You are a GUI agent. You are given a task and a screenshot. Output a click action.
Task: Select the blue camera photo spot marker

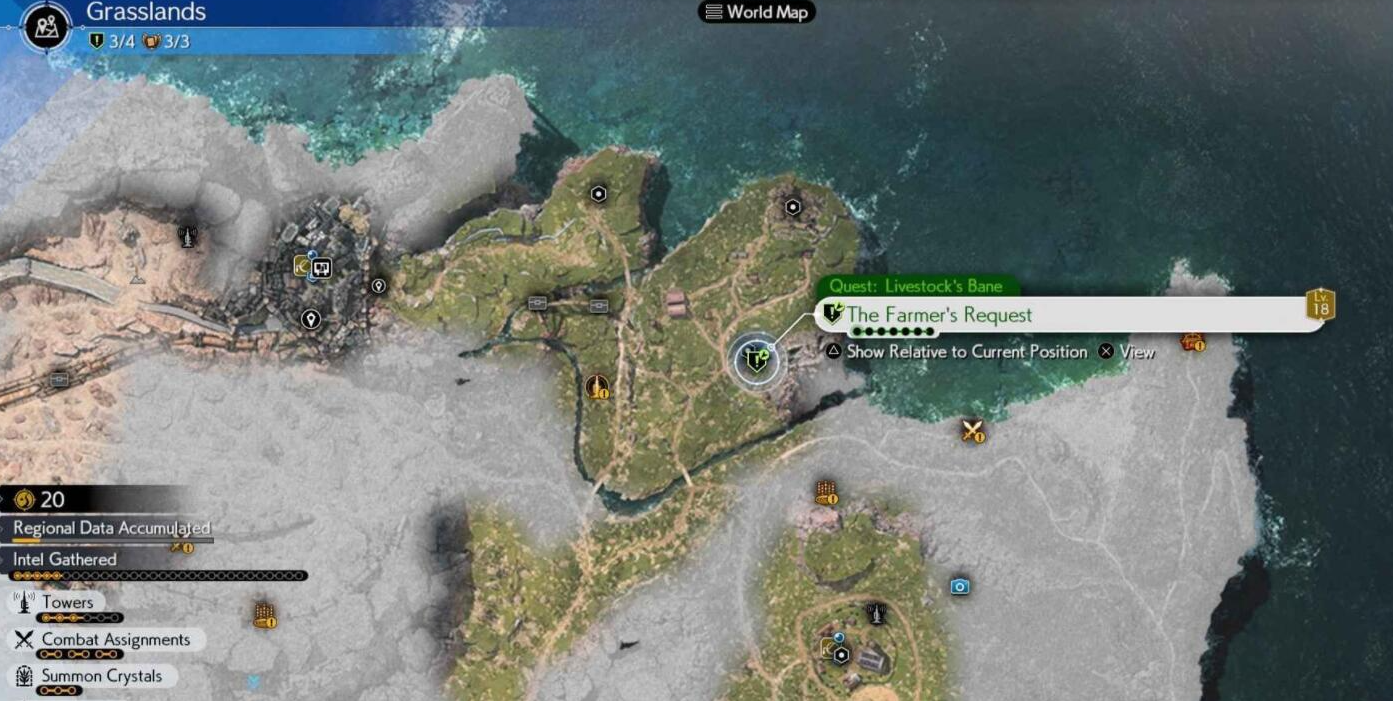960,586
